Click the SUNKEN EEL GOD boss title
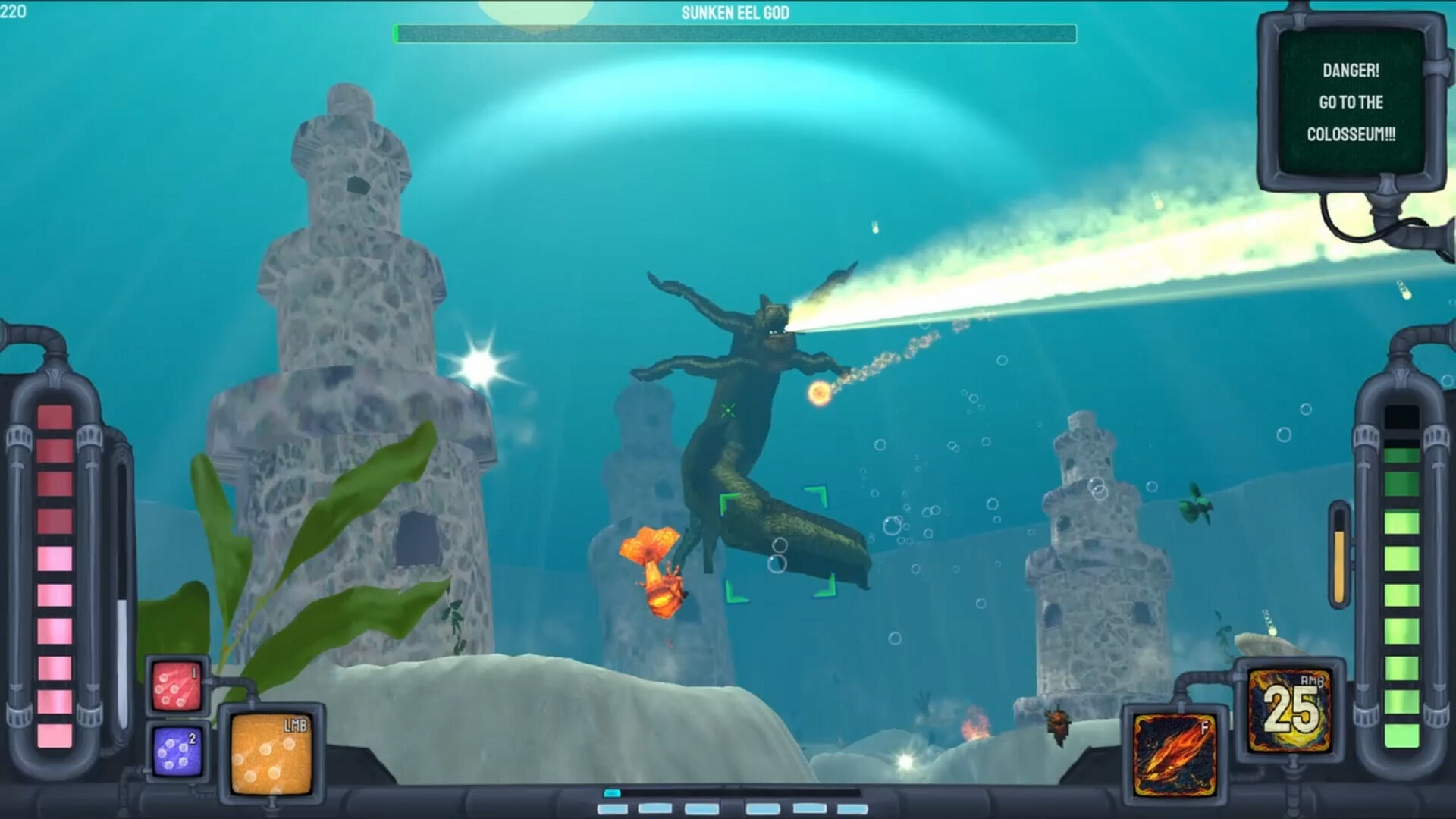Image resolution: width=1456 pixels, height=819 pixels. tap(735, 13)
